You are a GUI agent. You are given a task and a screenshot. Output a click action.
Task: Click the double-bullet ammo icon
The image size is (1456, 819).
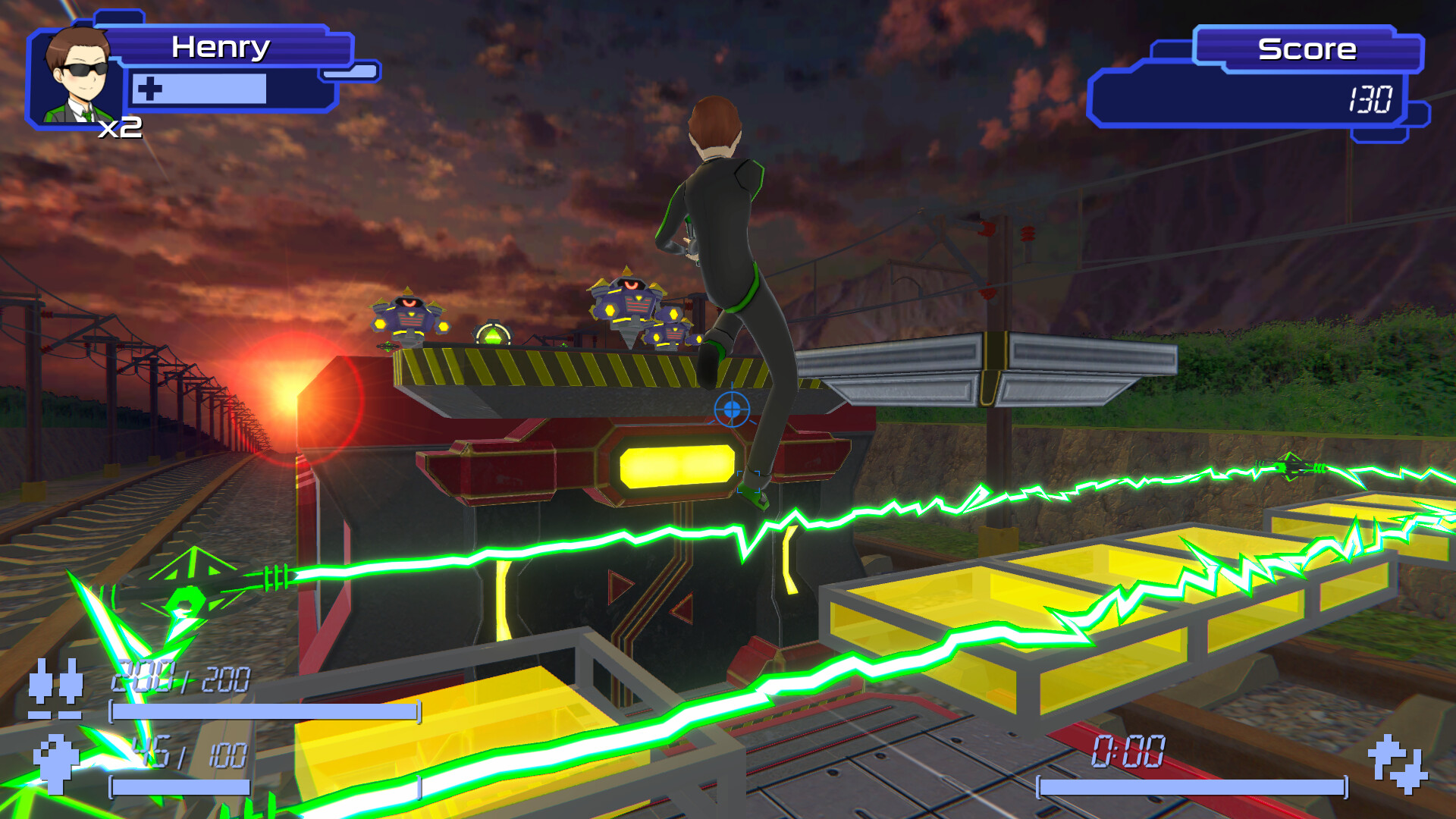click(x=57, y=690)
